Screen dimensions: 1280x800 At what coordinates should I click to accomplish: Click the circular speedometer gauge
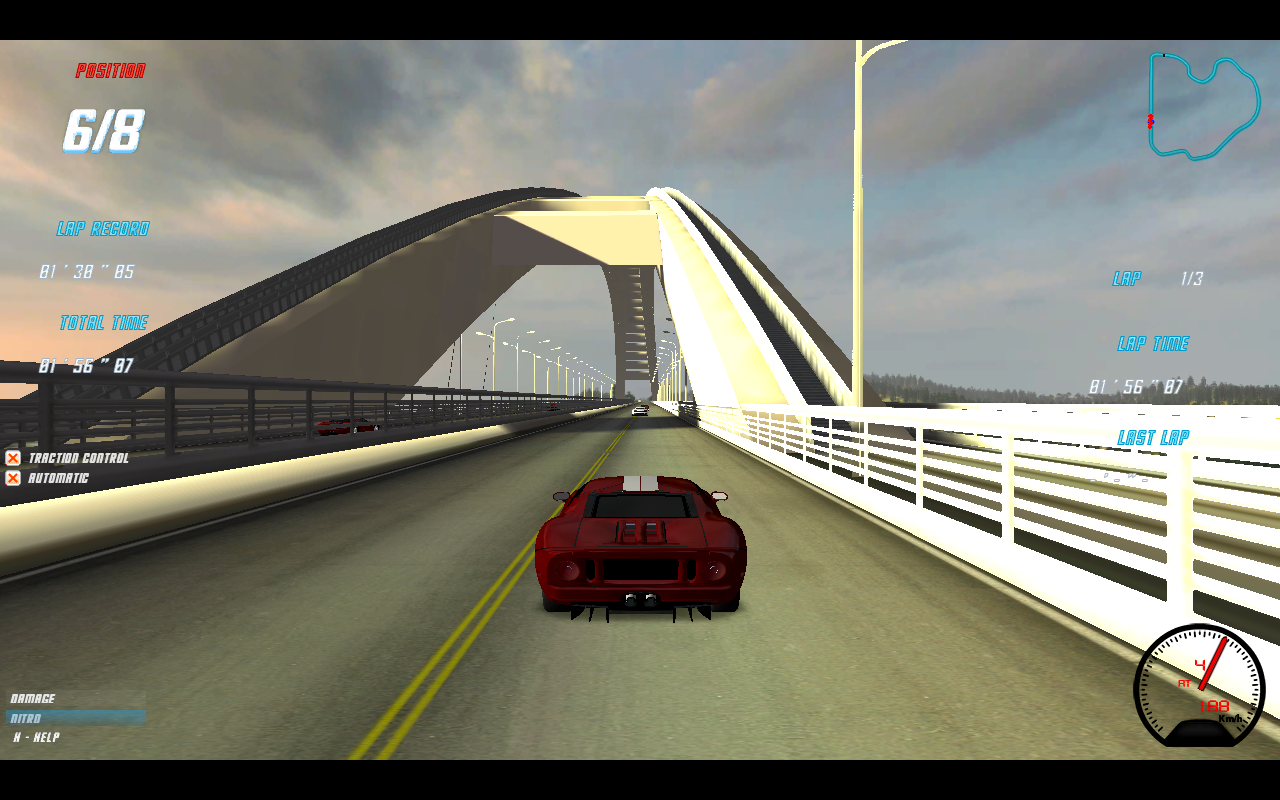(1199, 688)
